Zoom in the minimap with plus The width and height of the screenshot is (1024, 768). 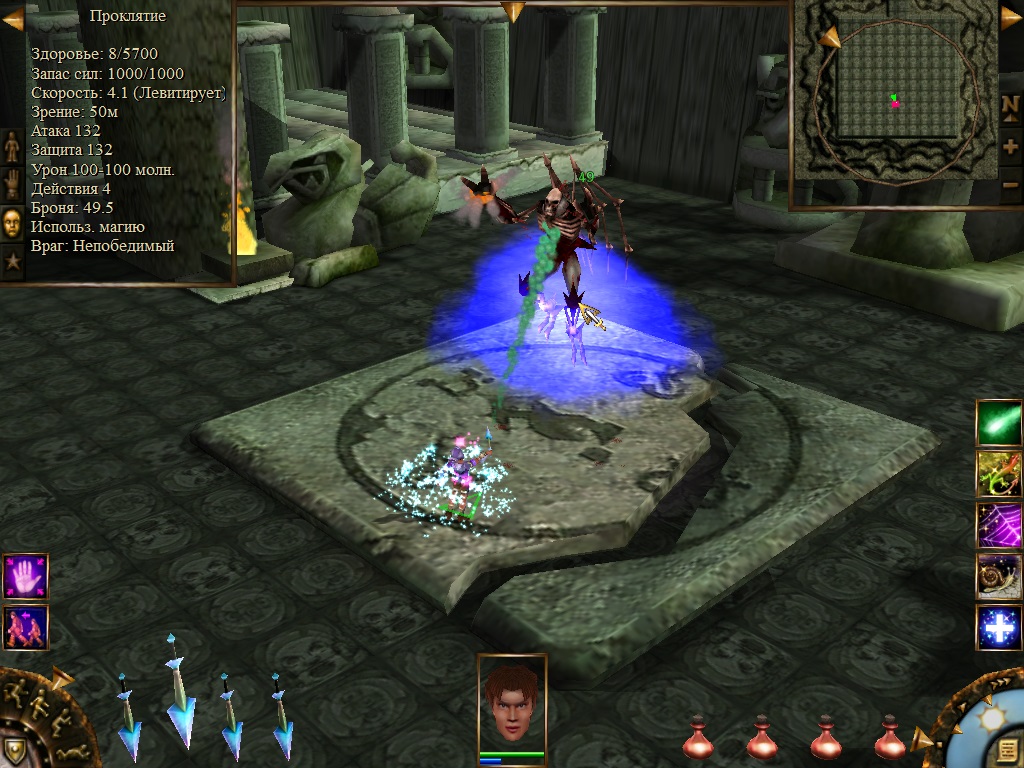1010,146
